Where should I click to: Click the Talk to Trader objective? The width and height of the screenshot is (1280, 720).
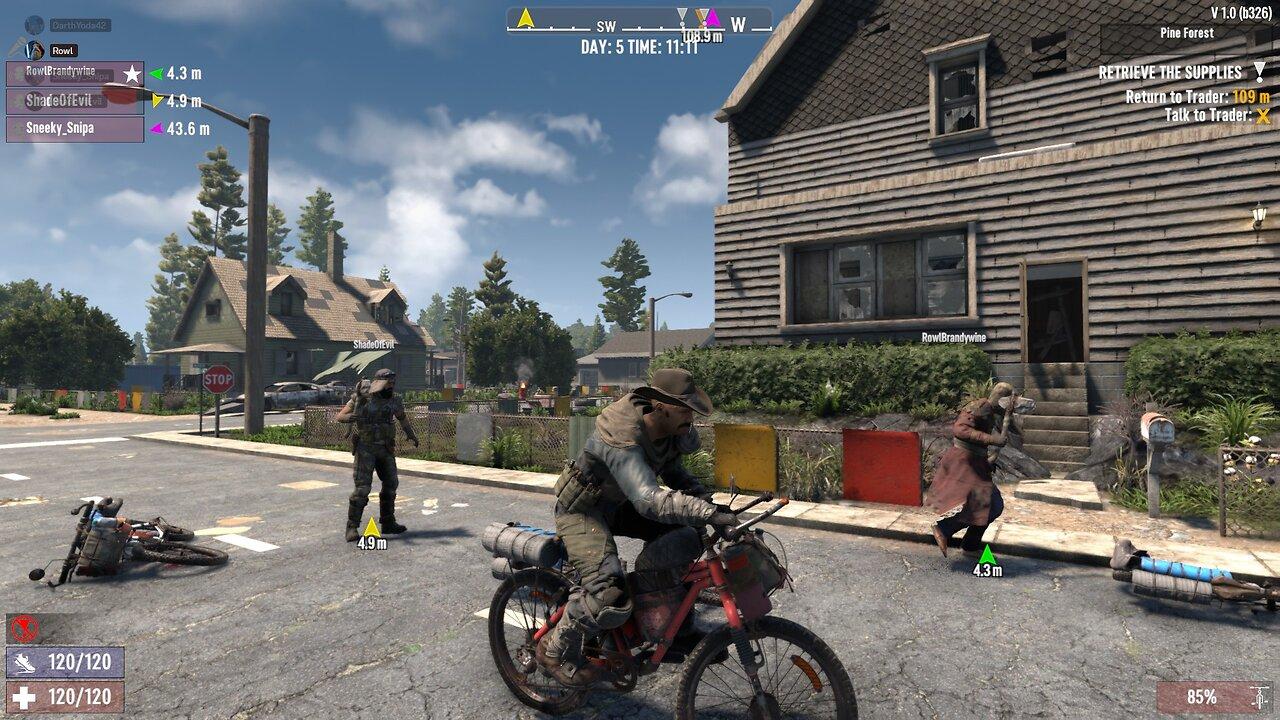point(1208,115)
